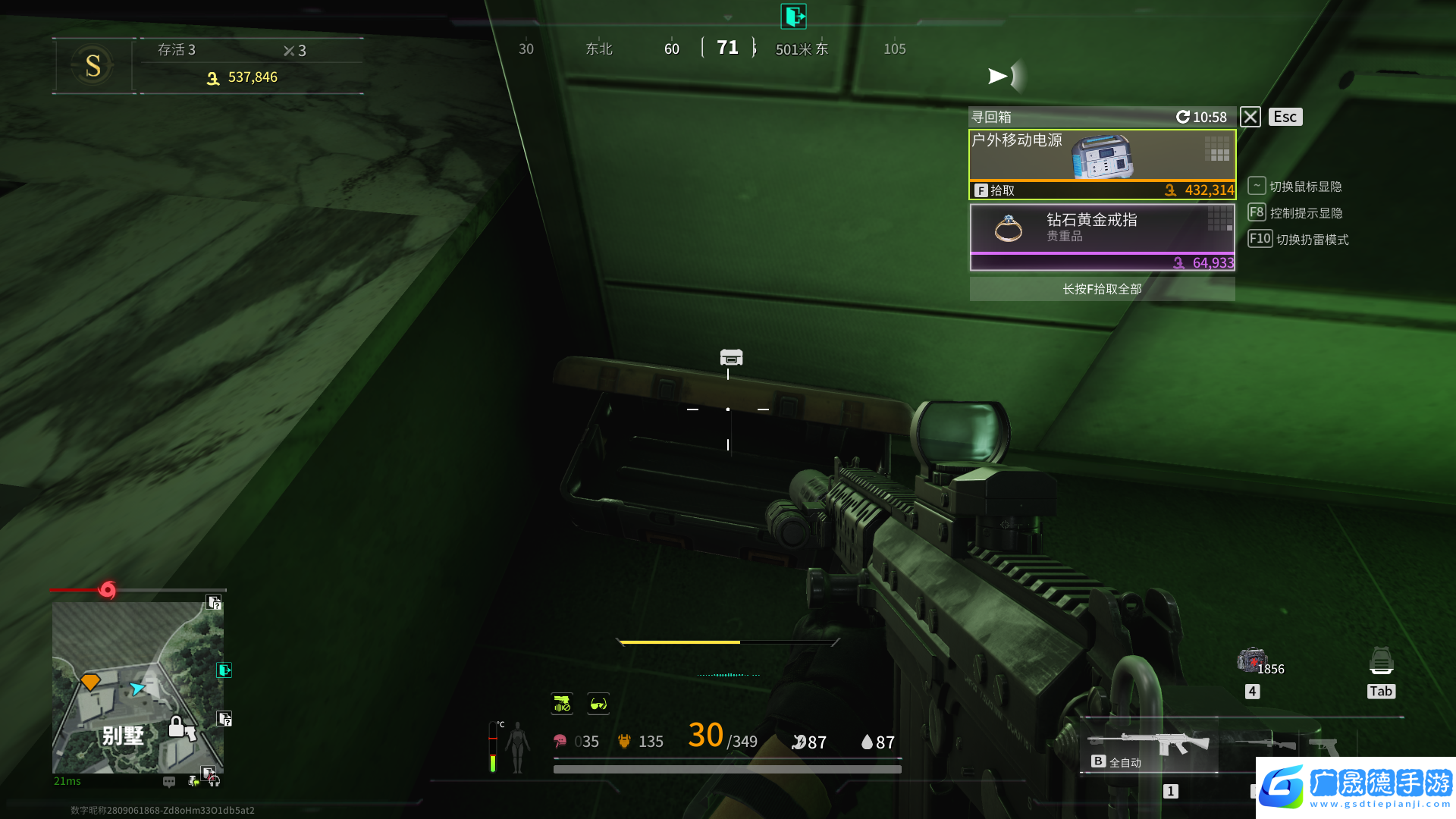The height and width of the screenshot is (819, 1456).
Task: Click the long-press F pick up all bar
Action: click(1102, 289)
